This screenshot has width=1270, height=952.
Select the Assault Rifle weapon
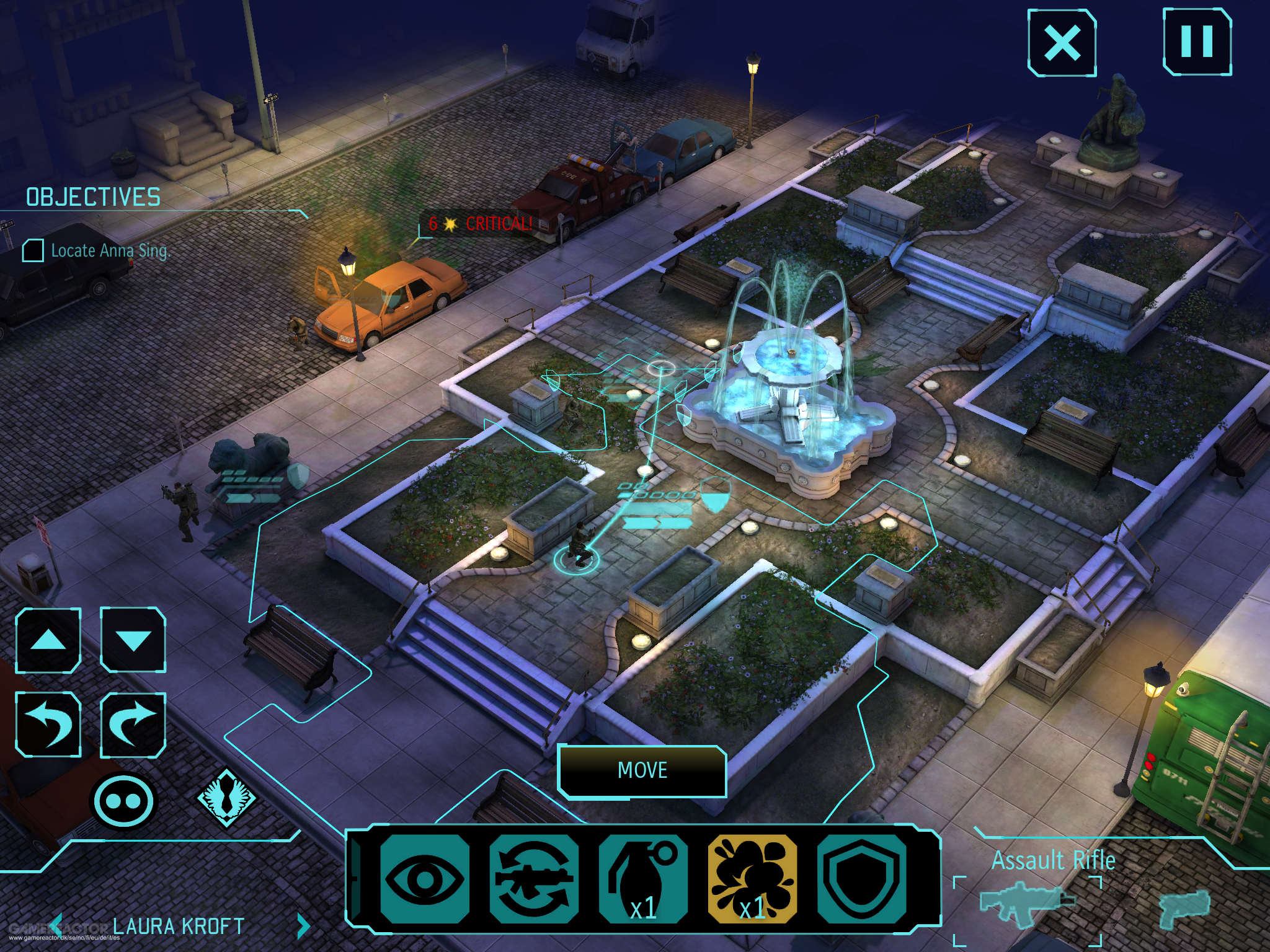1028,904
